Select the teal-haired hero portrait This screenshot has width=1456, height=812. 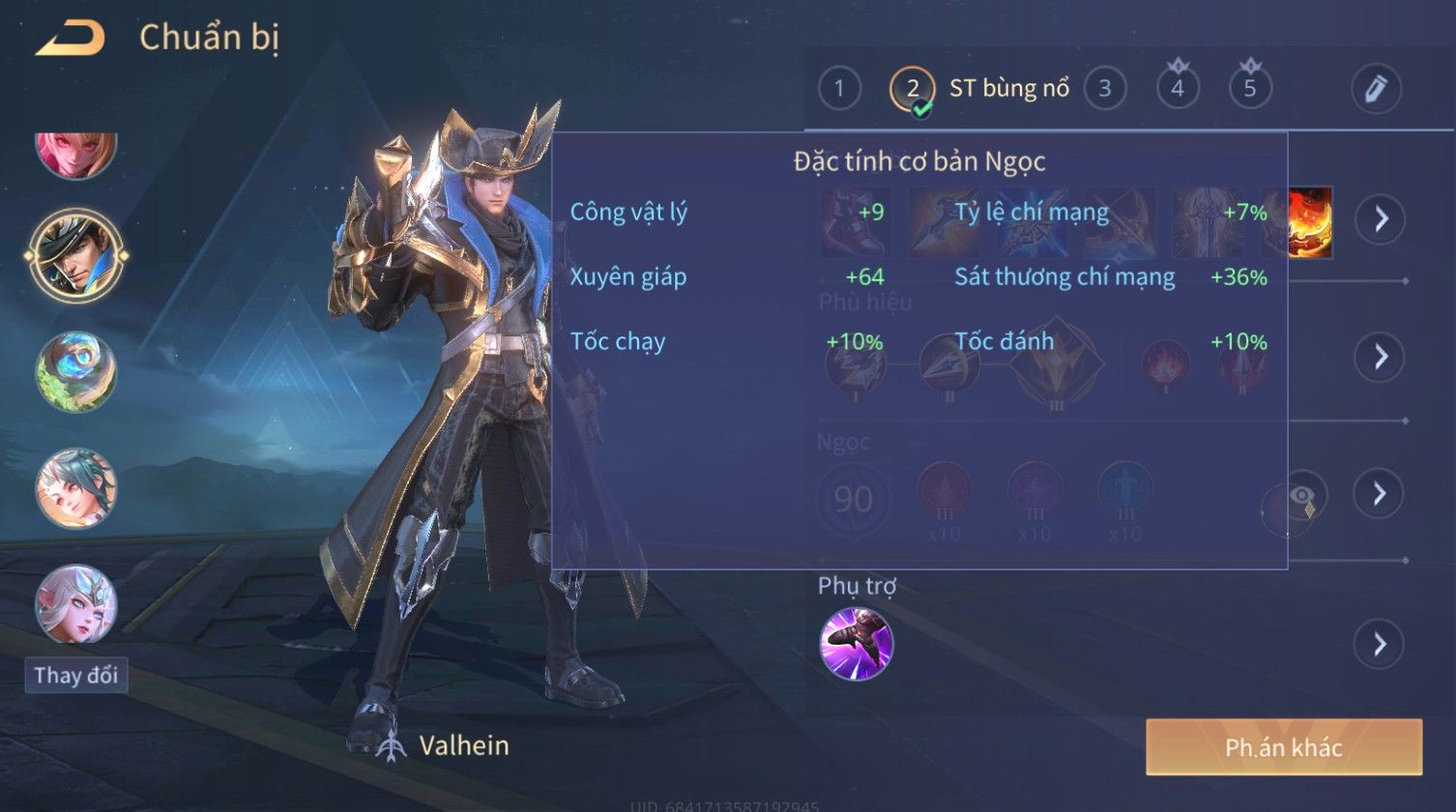click(x=76, y=488)
